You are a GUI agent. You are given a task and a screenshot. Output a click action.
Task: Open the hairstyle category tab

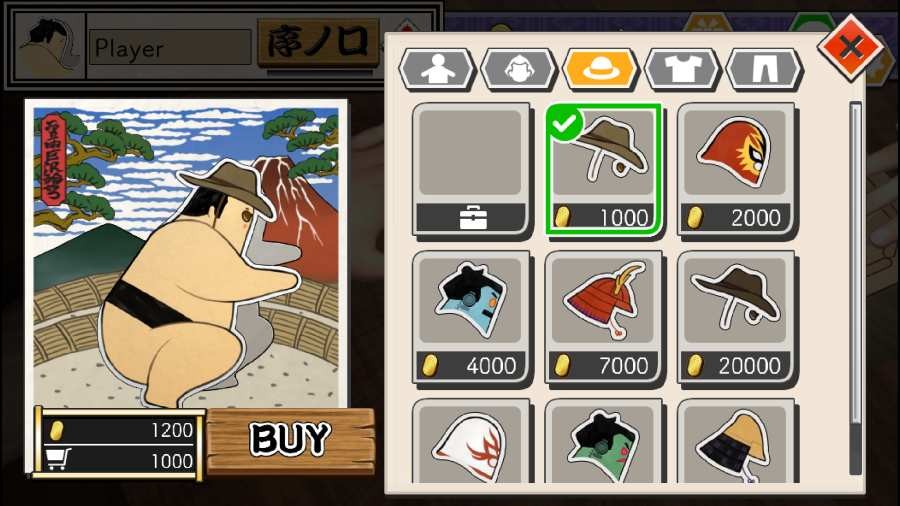[x=518, y=69]
